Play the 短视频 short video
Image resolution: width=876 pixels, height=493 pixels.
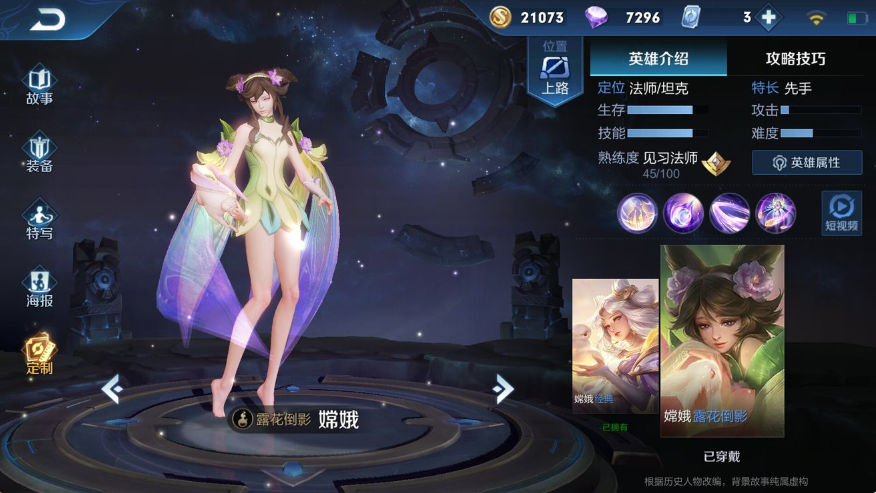coord(841,211)
